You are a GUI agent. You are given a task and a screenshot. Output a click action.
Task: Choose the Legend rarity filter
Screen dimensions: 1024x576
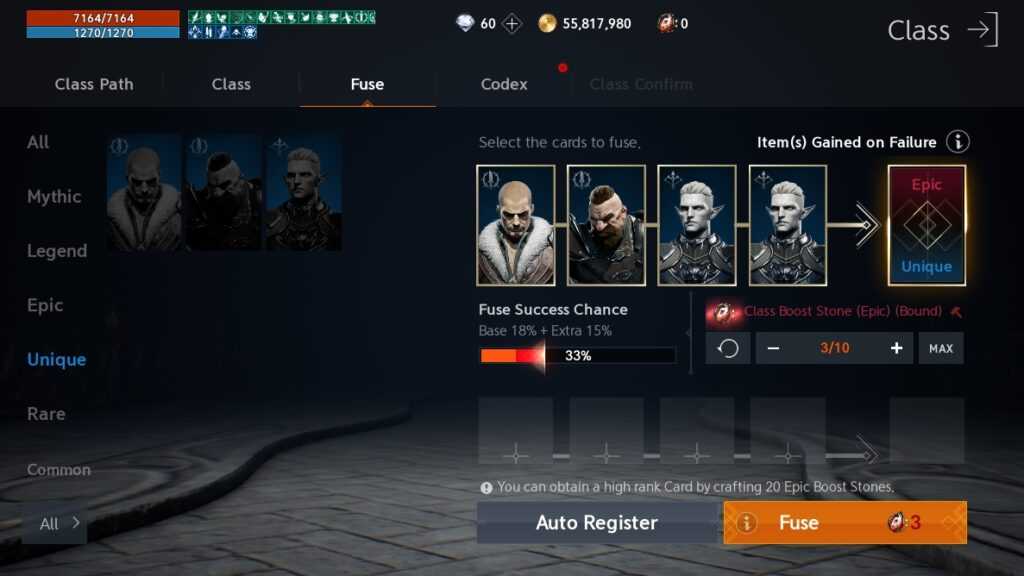click(x=57, y=251)
